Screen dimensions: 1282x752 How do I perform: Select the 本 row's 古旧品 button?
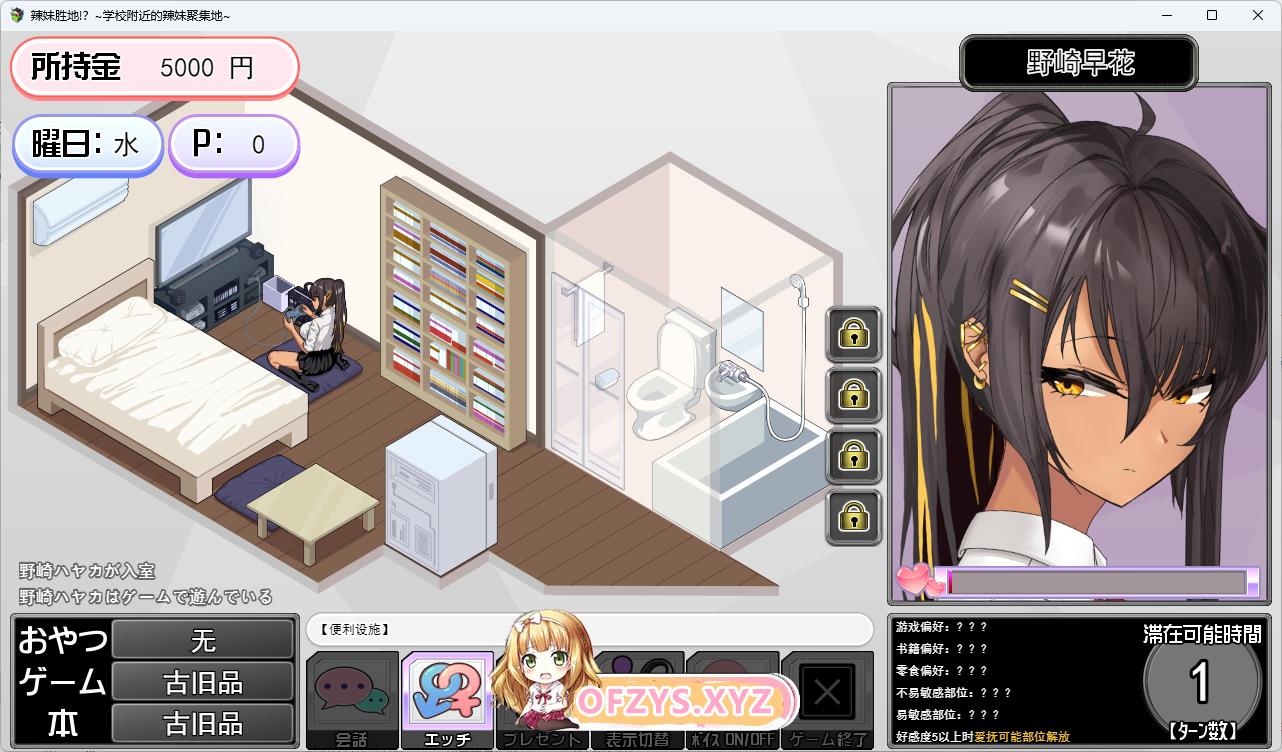pyautogui.click(x=203, y=723)
